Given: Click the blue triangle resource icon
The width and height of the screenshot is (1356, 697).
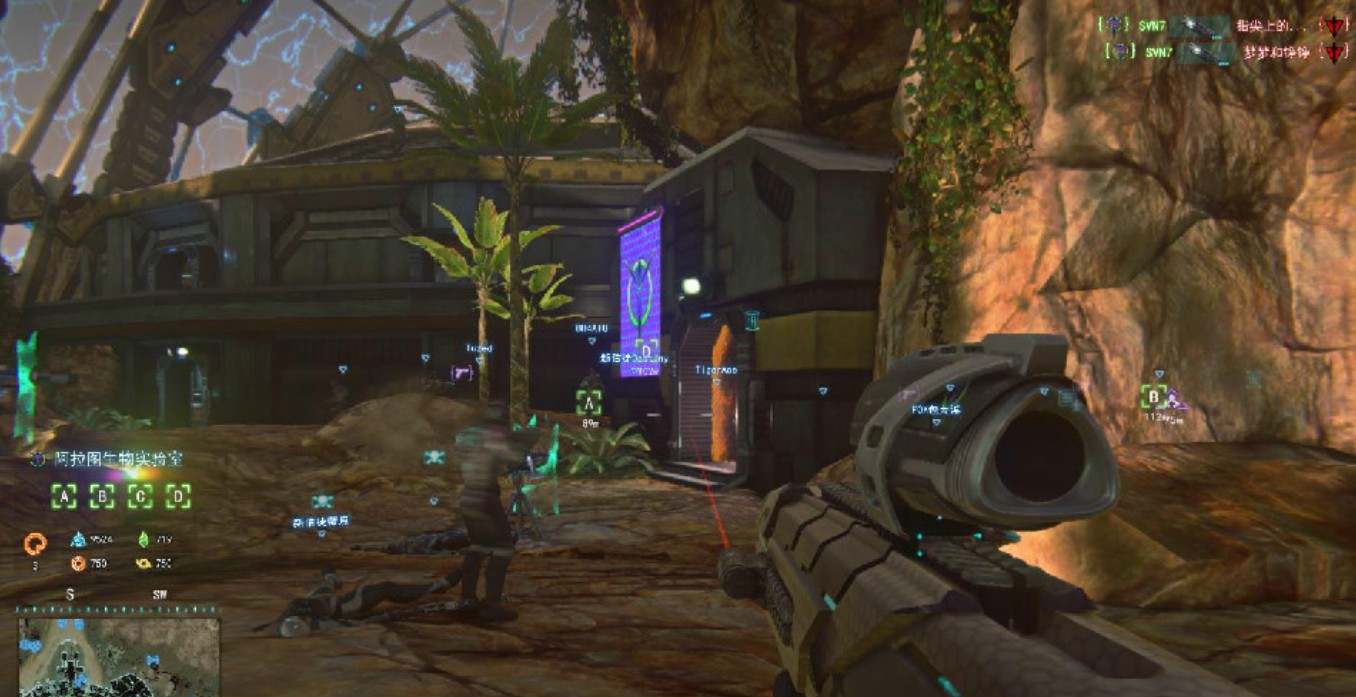Looking at the screenshot, I should pyautogui.click(x=78, y=539).
